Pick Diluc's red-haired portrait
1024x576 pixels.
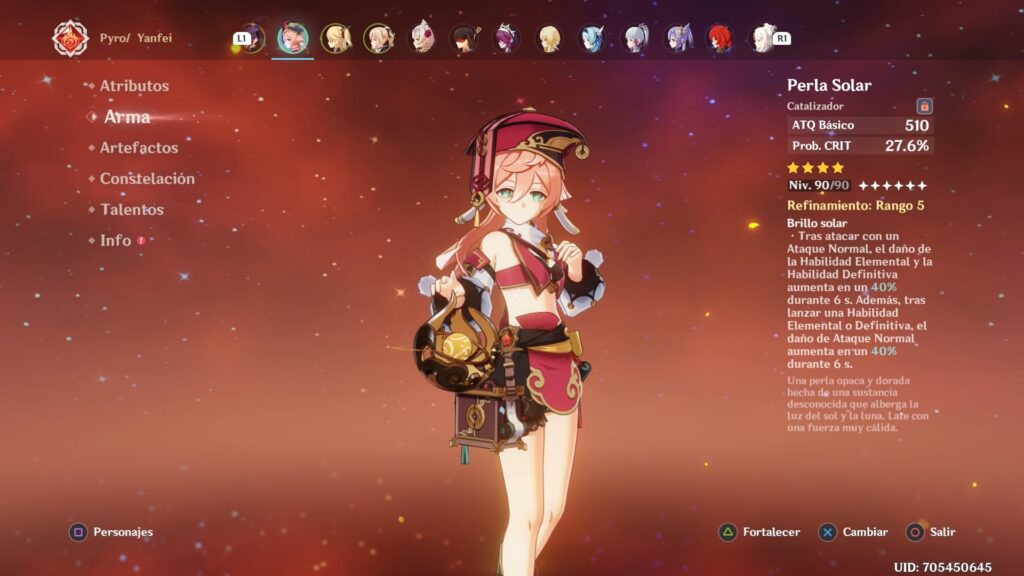tap(721, 38)
